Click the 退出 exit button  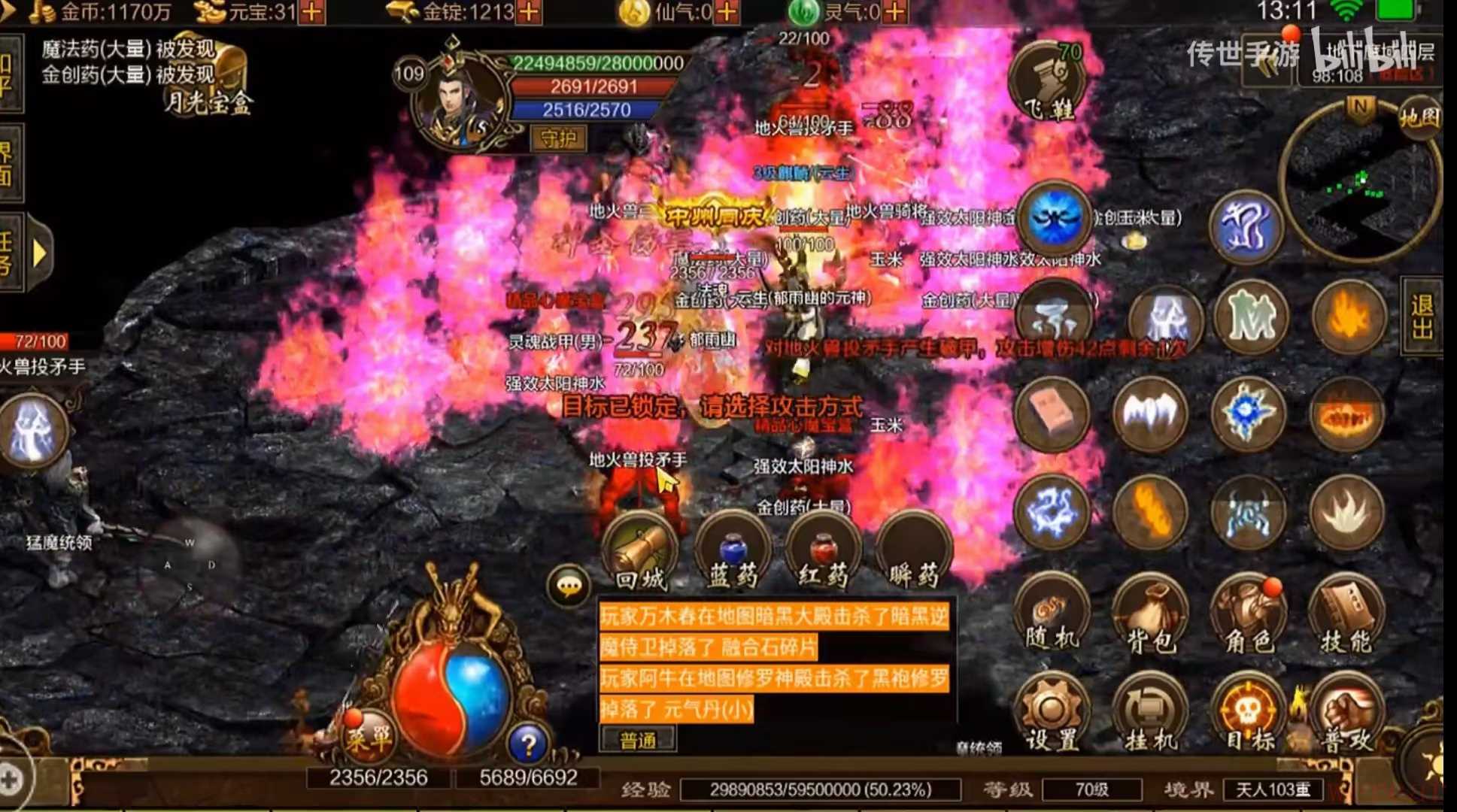click(x=1422, y=316)
